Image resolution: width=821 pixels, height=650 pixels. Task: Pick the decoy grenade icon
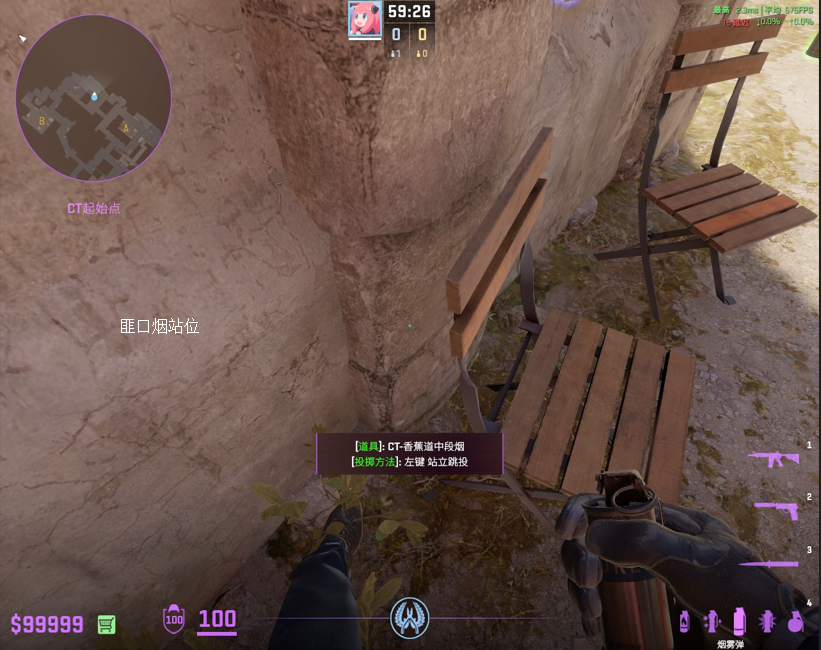pyautogui.click(x=712, y=621)
